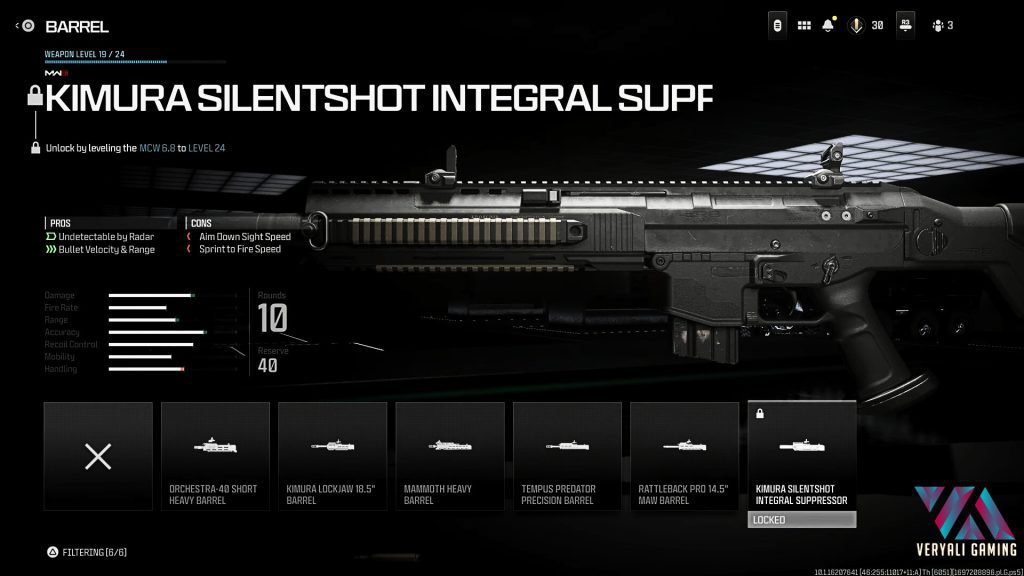Remove the barrel with the X tile
The height and width of the screenshot is (576, 1024).
click(x=98, y=456)
